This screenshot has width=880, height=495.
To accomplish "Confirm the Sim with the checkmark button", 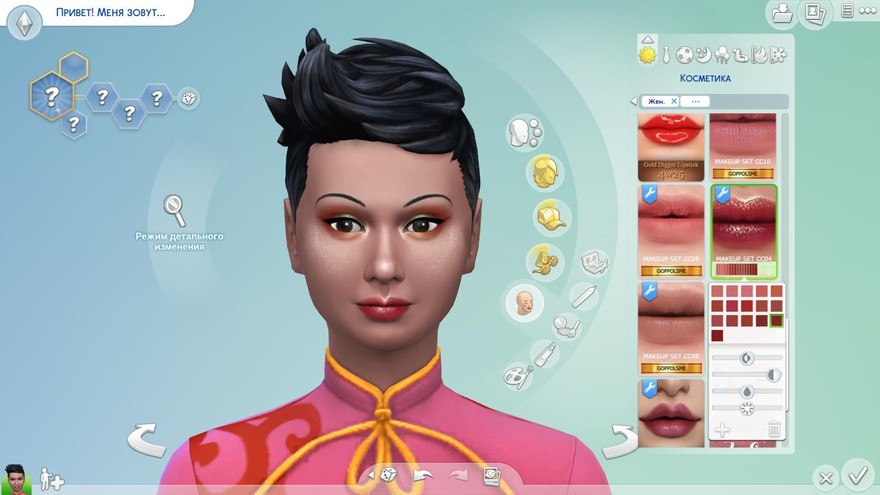I will point(857,472).
